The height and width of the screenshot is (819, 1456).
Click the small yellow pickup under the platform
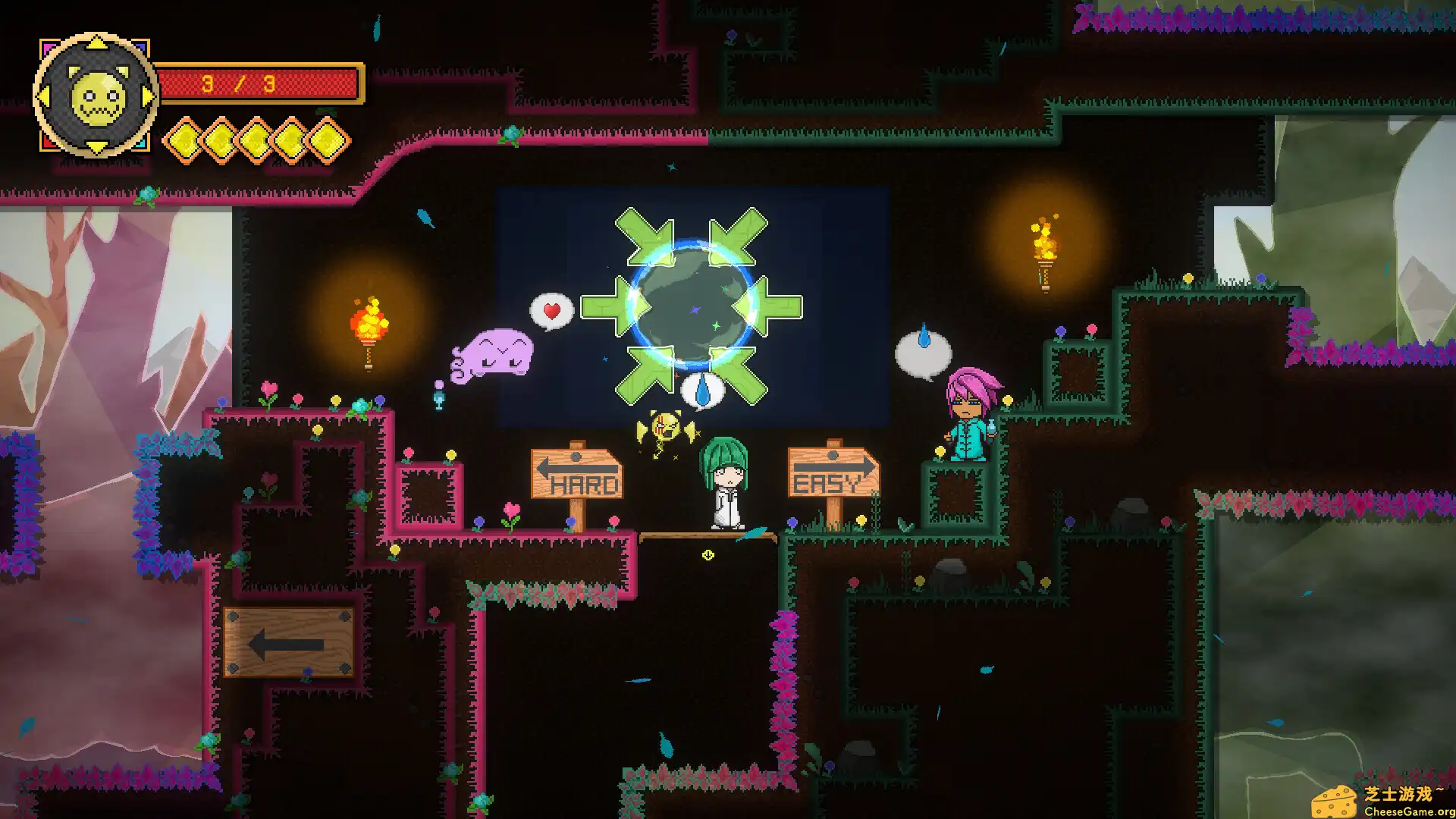(x=707, y=554)
